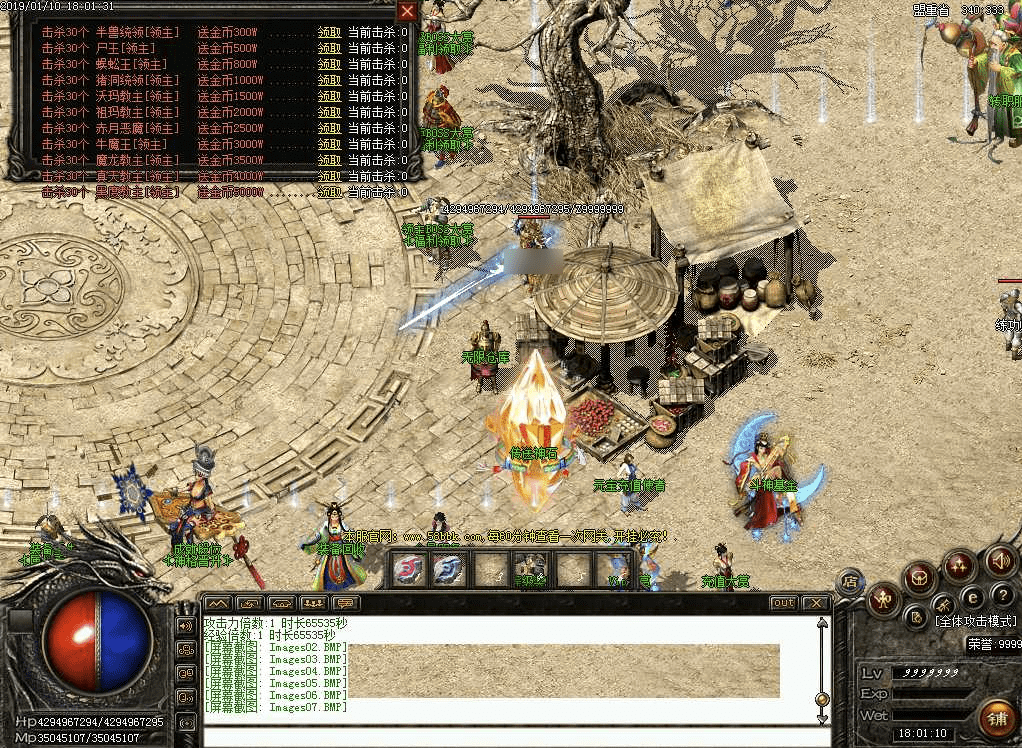
Task: Claim the 赤月恶魔 2500W gold reward
Action: click(x=329, y=128)
